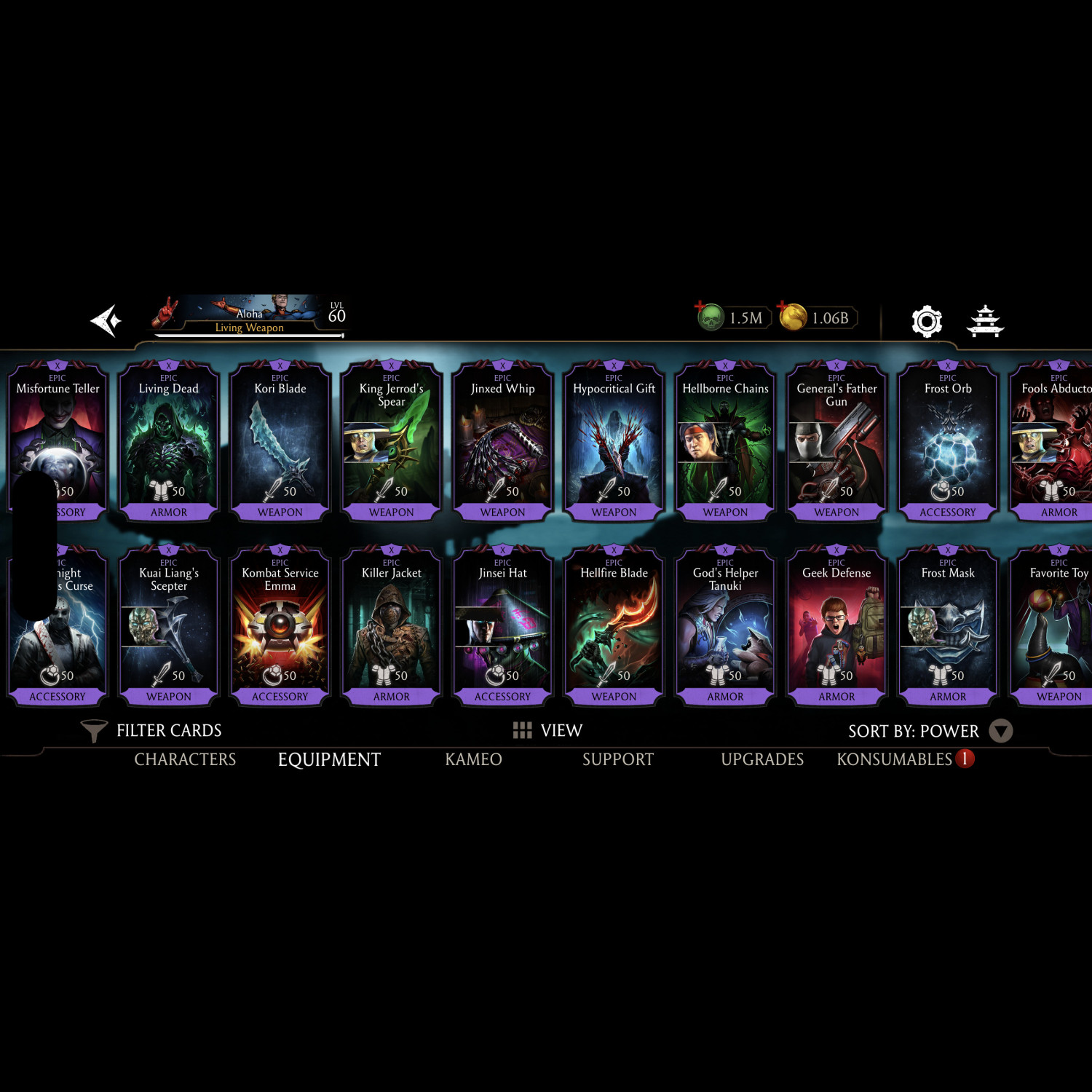Pick the Hellfire Blade card

point(614,626)
